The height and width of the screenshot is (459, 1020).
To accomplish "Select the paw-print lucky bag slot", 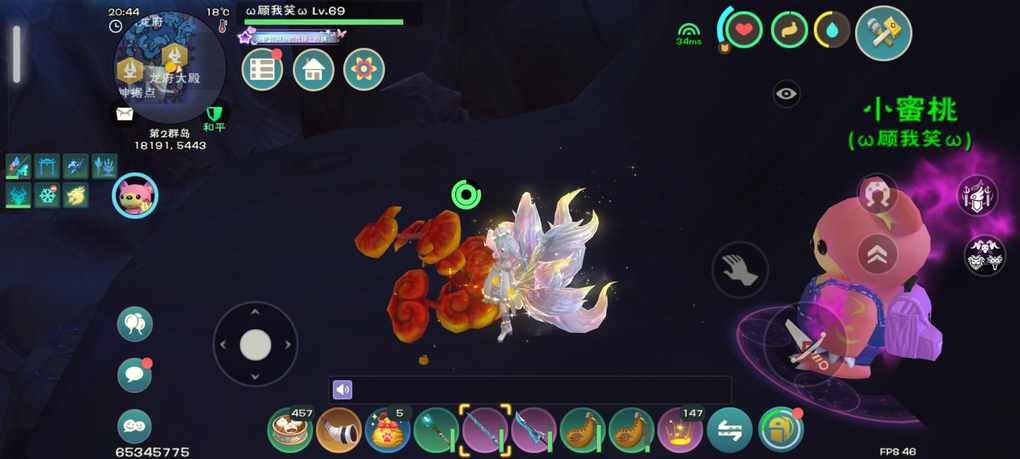I will pyautogui.click(x=387, y=430).
